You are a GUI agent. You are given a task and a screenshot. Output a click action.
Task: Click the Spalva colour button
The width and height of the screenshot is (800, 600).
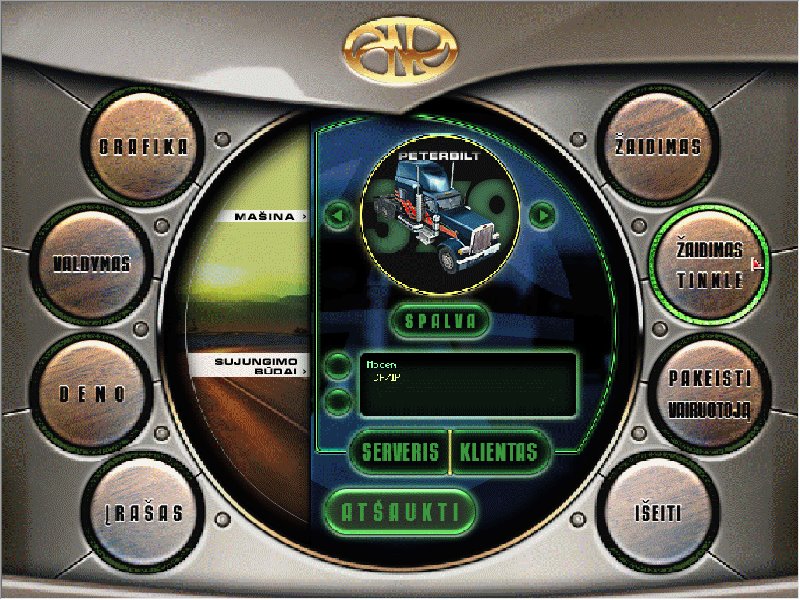tap(441, 322)
